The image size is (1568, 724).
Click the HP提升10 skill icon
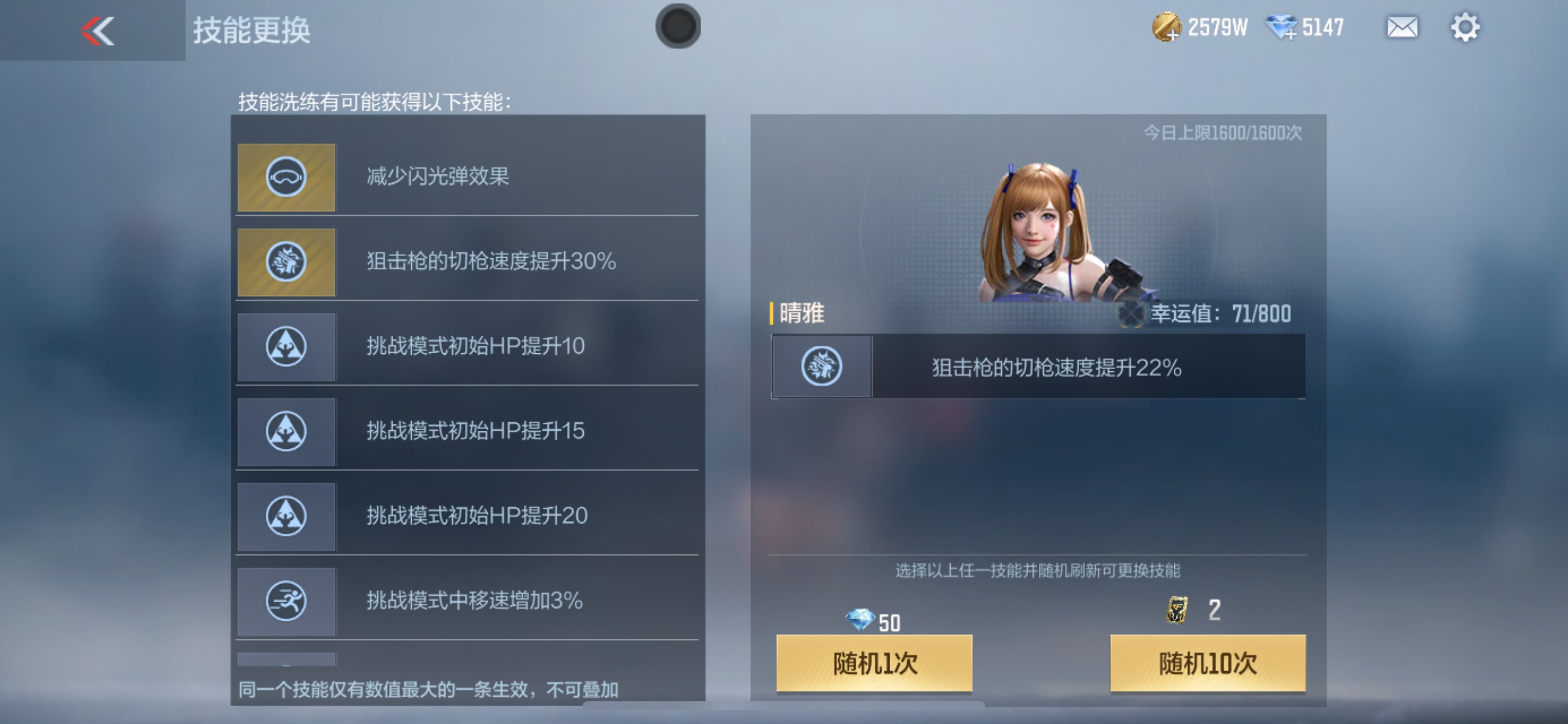click(286, 347)
